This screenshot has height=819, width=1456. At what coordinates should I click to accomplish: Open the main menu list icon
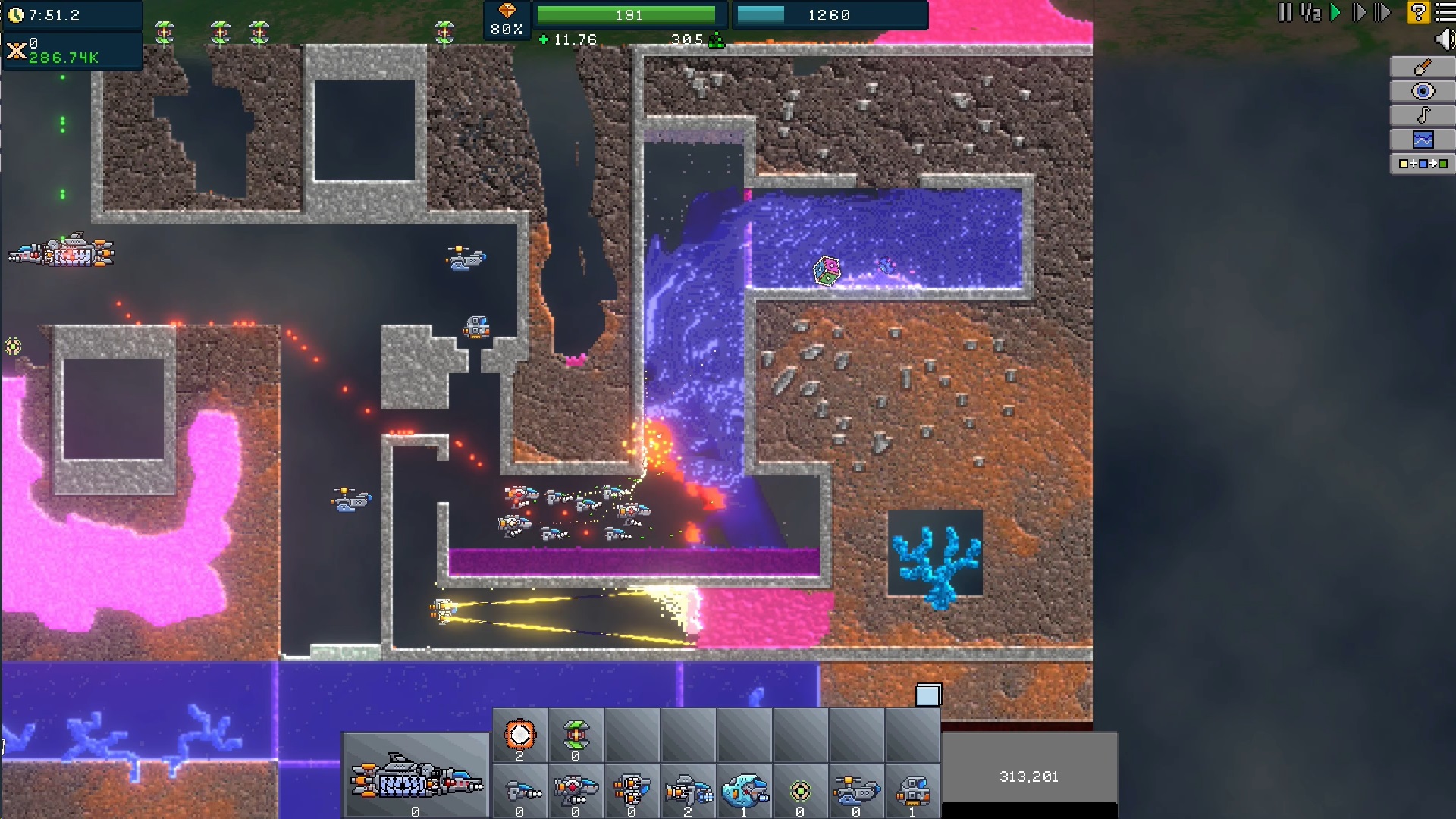[1445, 13]
